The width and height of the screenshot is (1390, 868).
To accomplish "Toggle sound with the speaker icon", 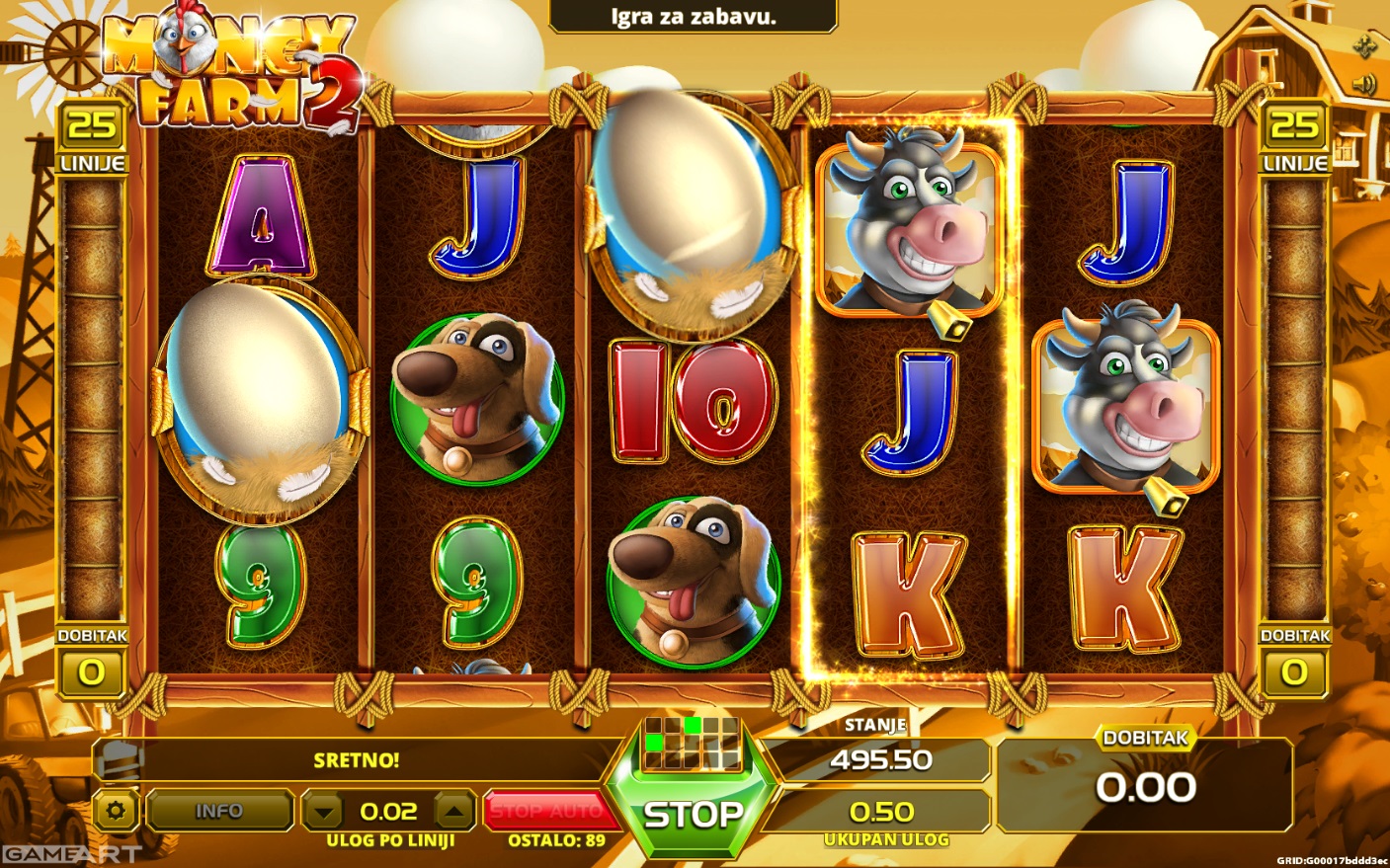I will [x=1364, y=85].
